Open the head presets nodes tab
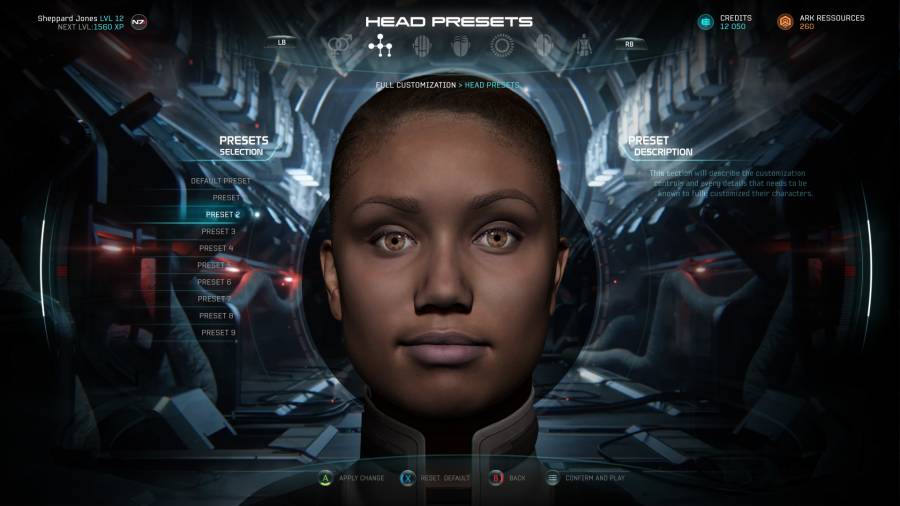 (380, 45)
